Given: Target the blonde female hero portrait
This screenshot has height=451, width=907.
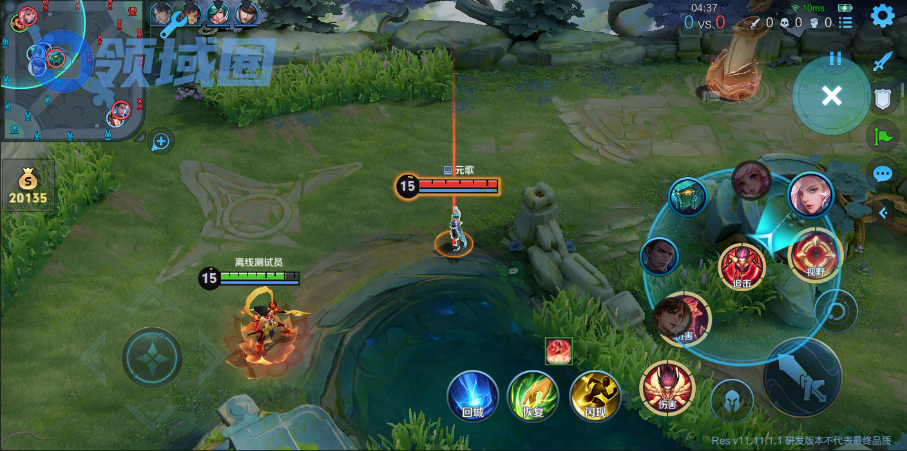Looking at the screenshot, I should 810,195.
